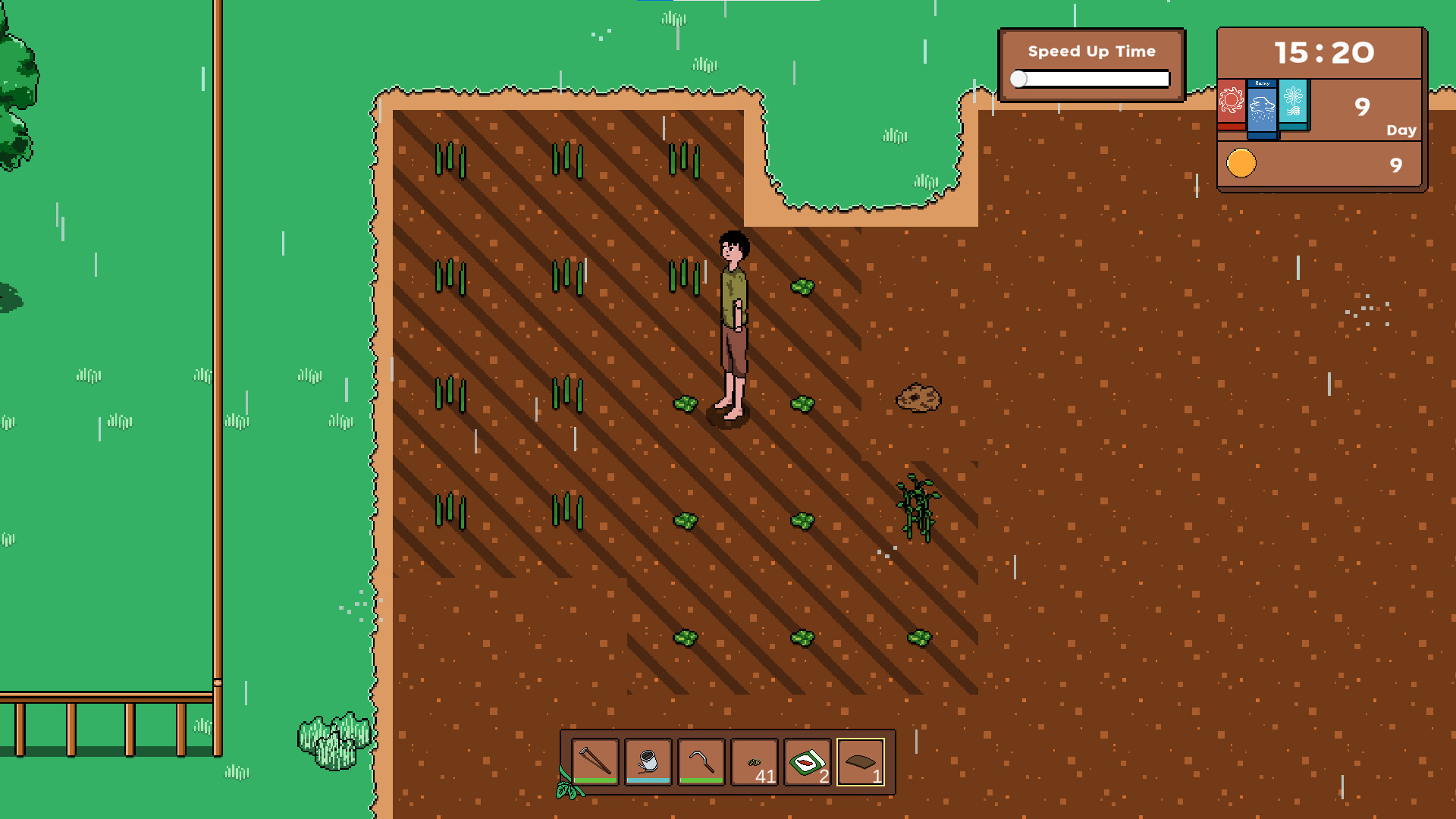1456x819 pixels.
Task: Select the sickle tool in the hotbar
Action: pos(700,761)
